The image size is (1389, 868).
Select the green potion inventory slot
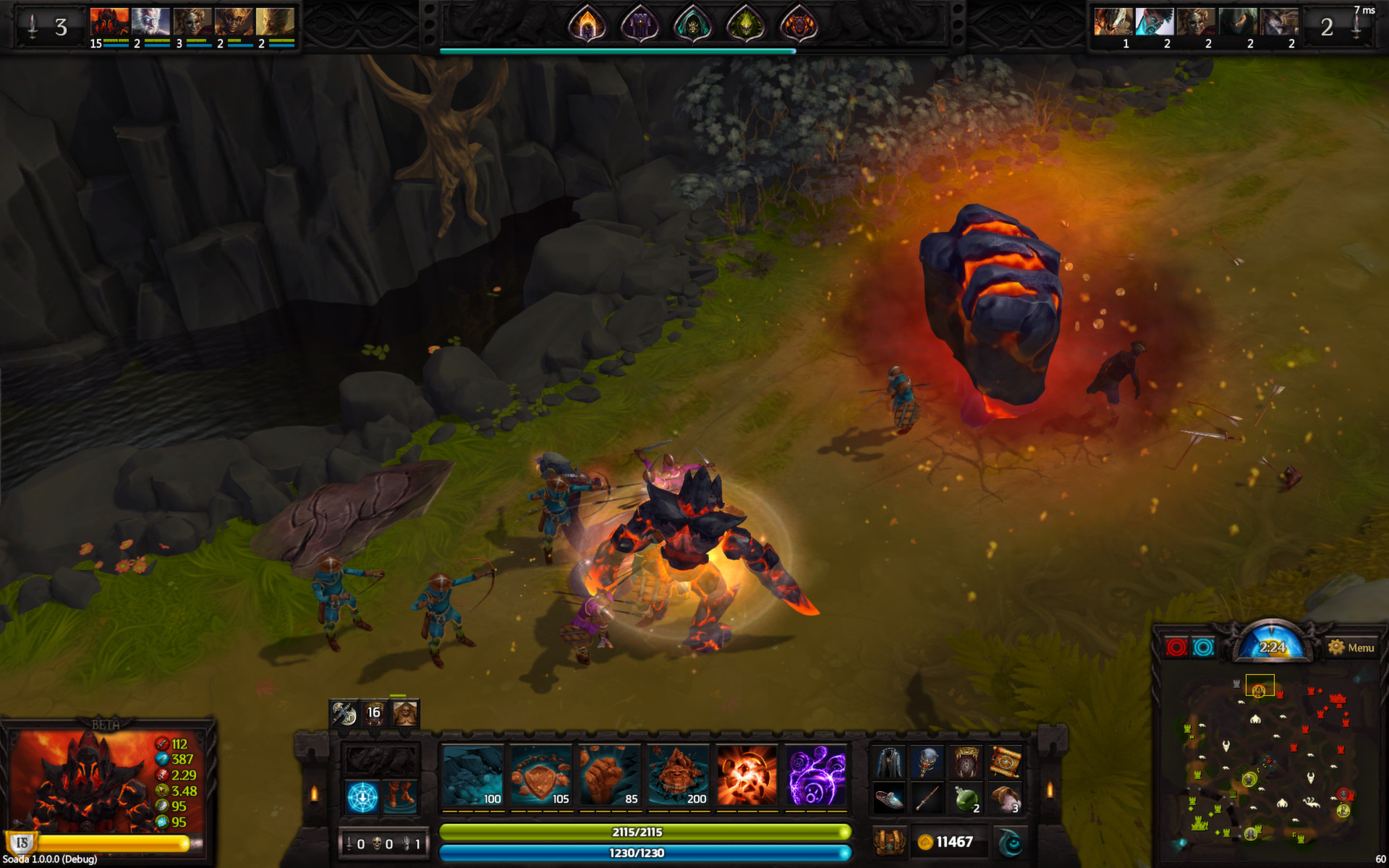[967, 799]
